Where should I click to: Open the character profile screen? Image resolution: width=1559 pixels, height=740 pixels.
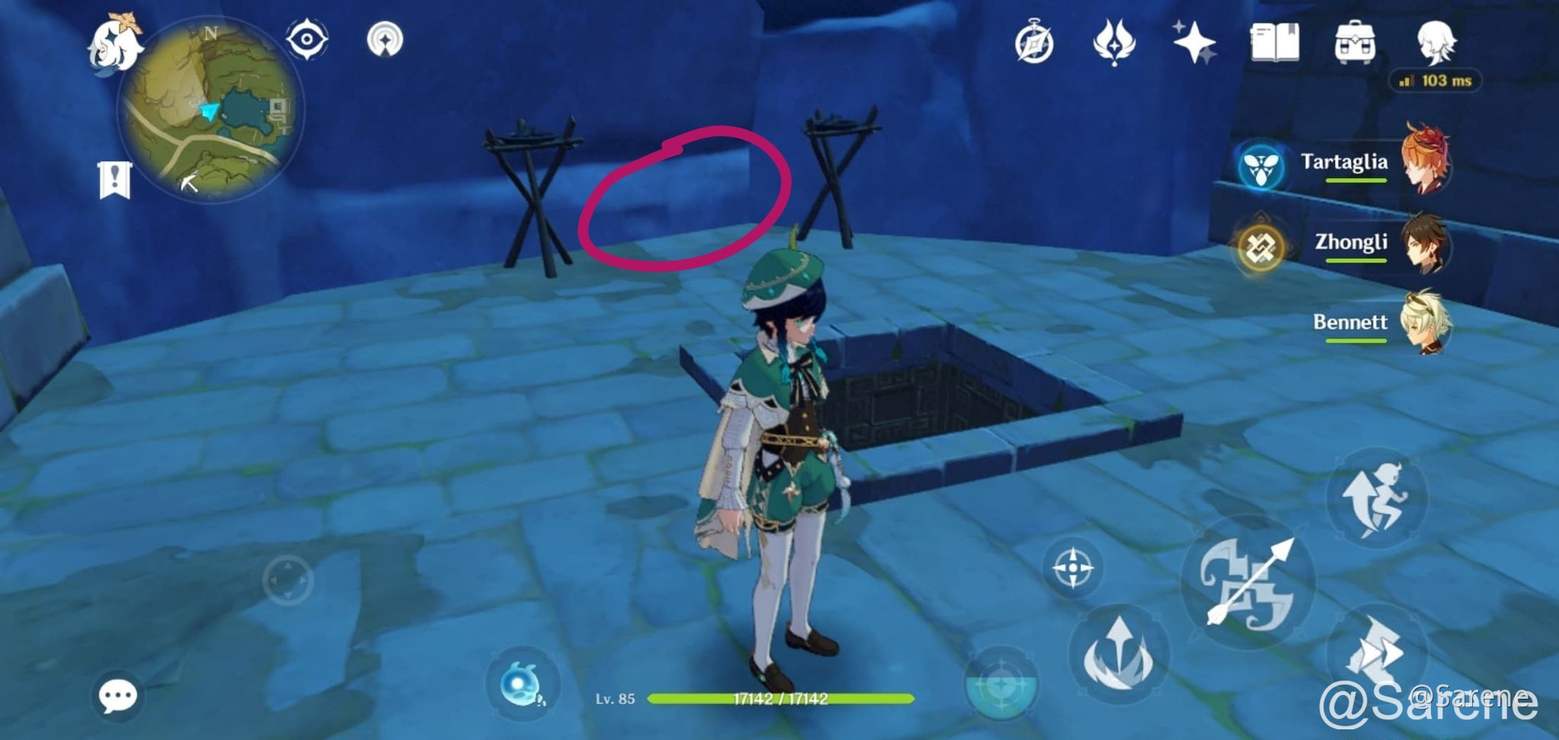point(1436,40)
